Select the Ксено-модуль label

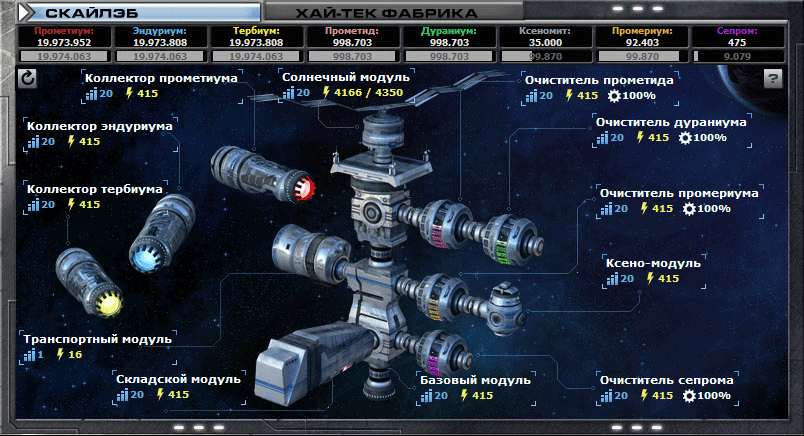653,263
